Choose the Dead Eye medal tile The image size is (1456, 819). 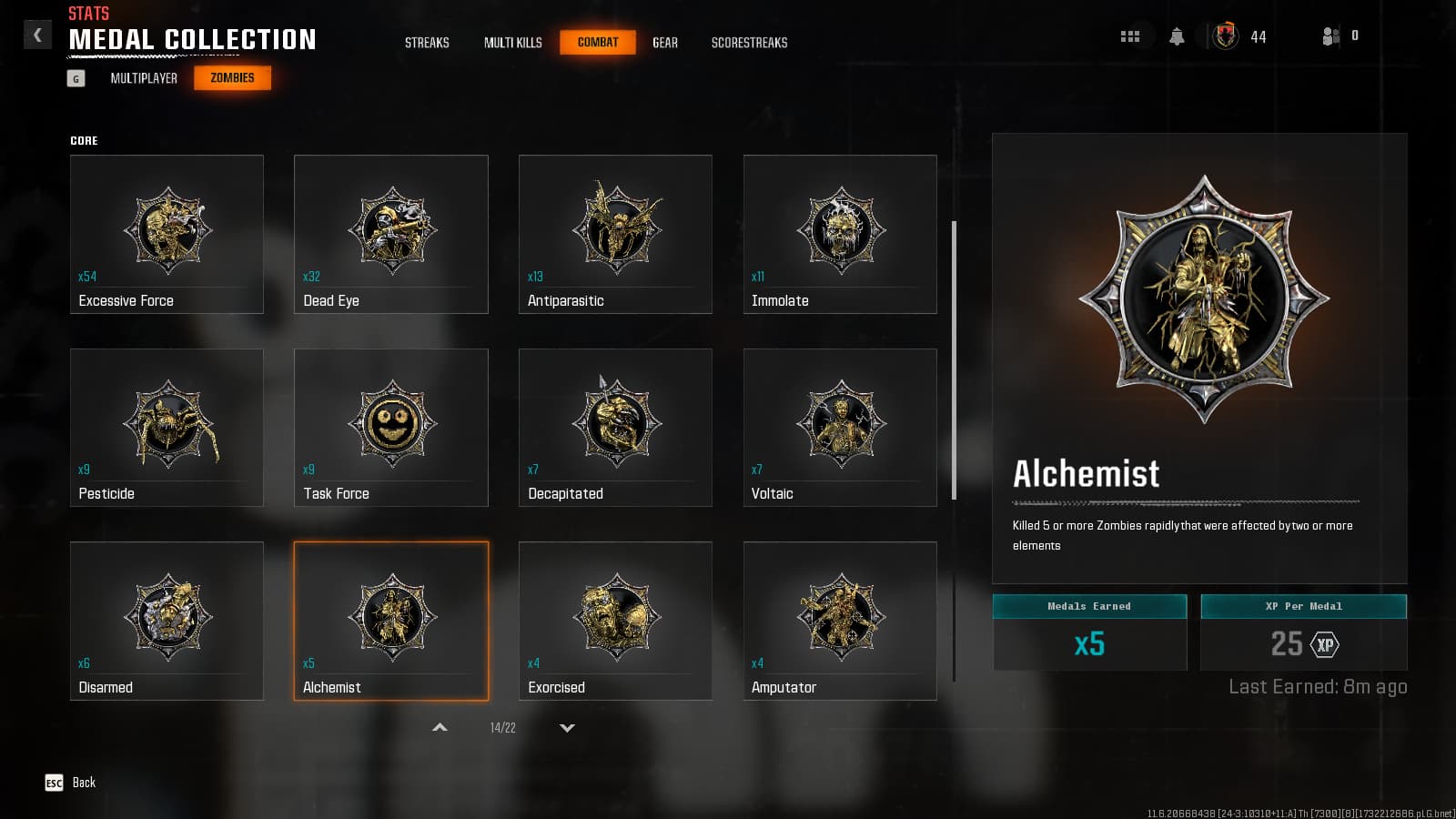coord(391,234)
